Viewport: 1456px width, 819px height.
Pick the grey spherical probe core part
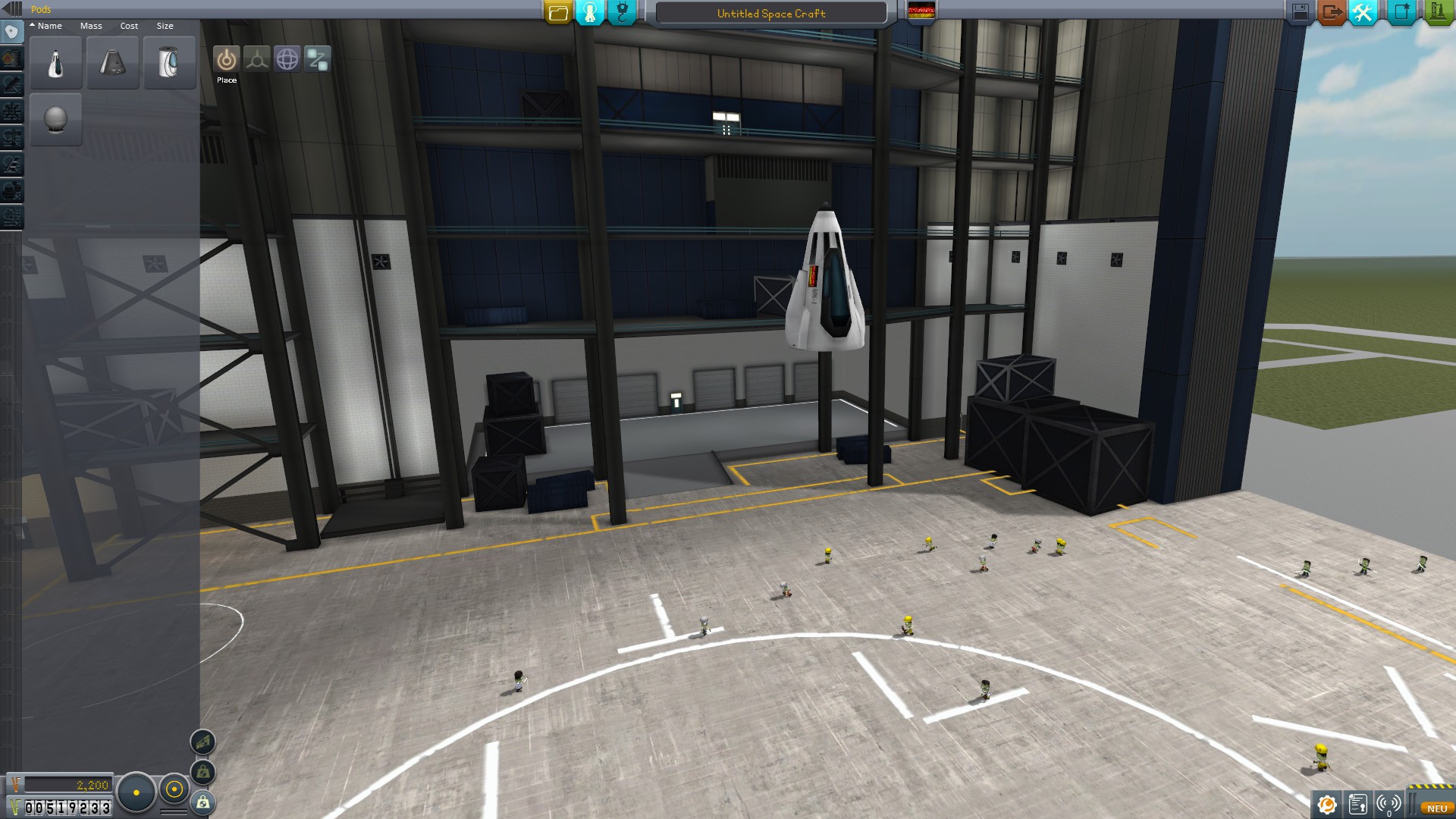click(56, 120)
